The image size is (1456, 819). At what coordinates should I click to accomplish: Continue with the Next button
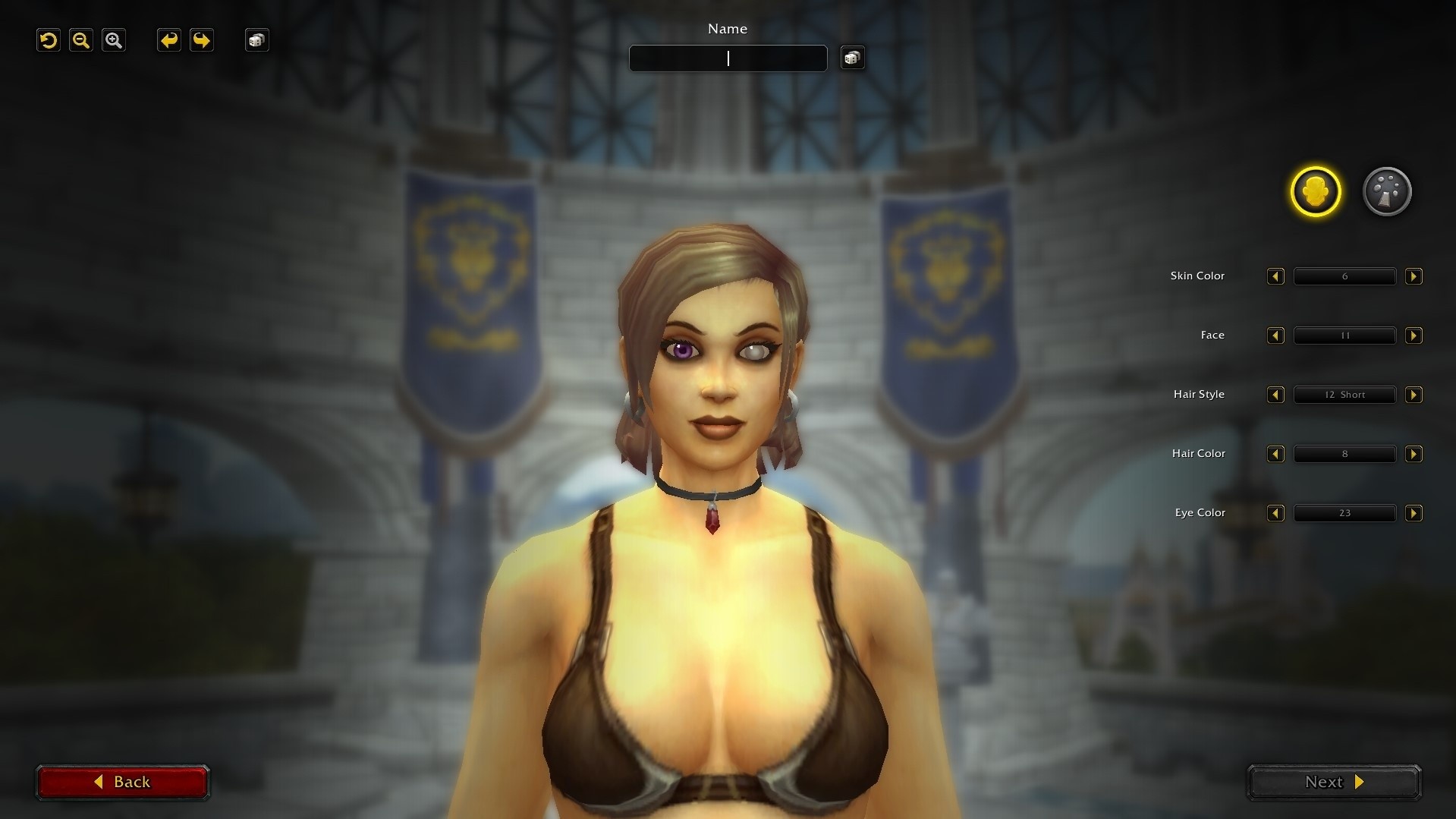1334,782
